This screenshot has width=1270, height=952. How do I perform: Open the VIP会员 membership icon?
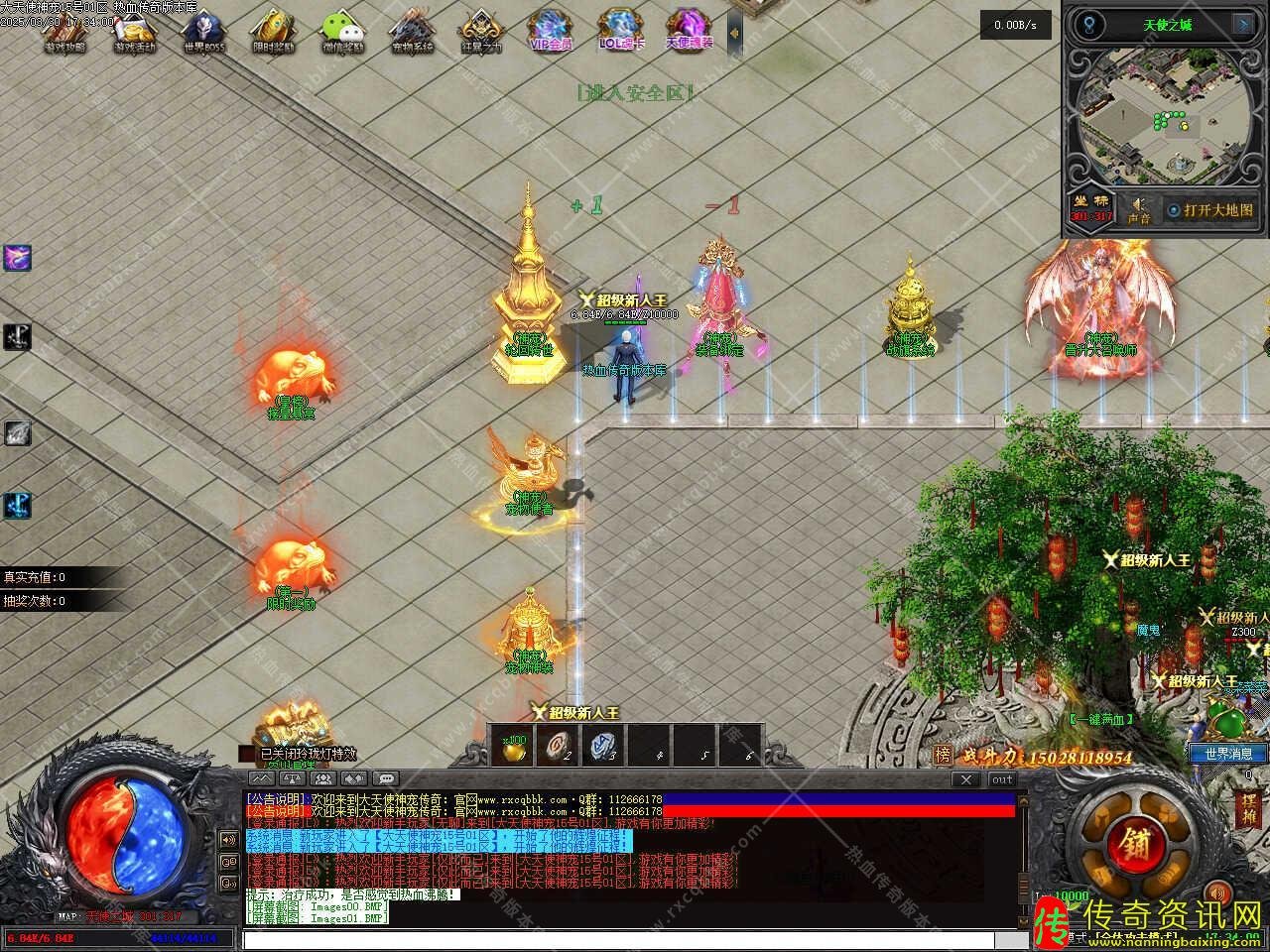point(551,30)
